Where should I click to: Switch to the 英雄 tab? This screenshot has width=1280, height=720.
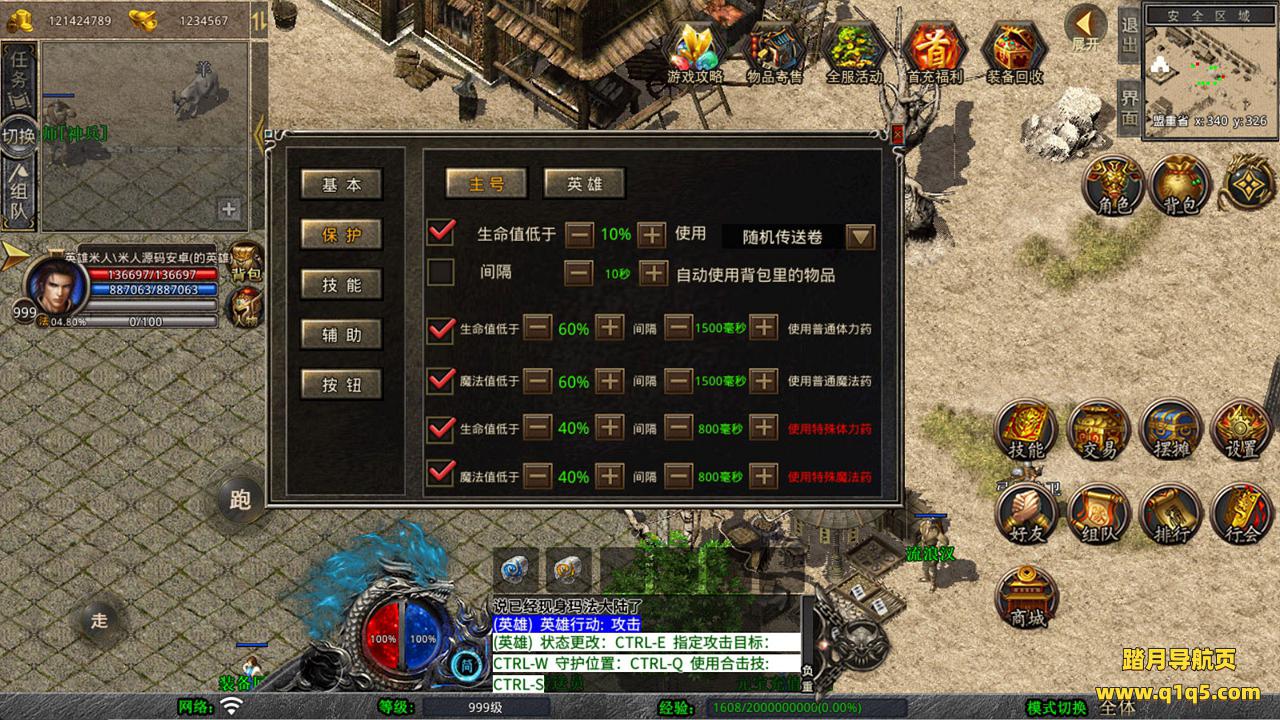tap(584, 184)
